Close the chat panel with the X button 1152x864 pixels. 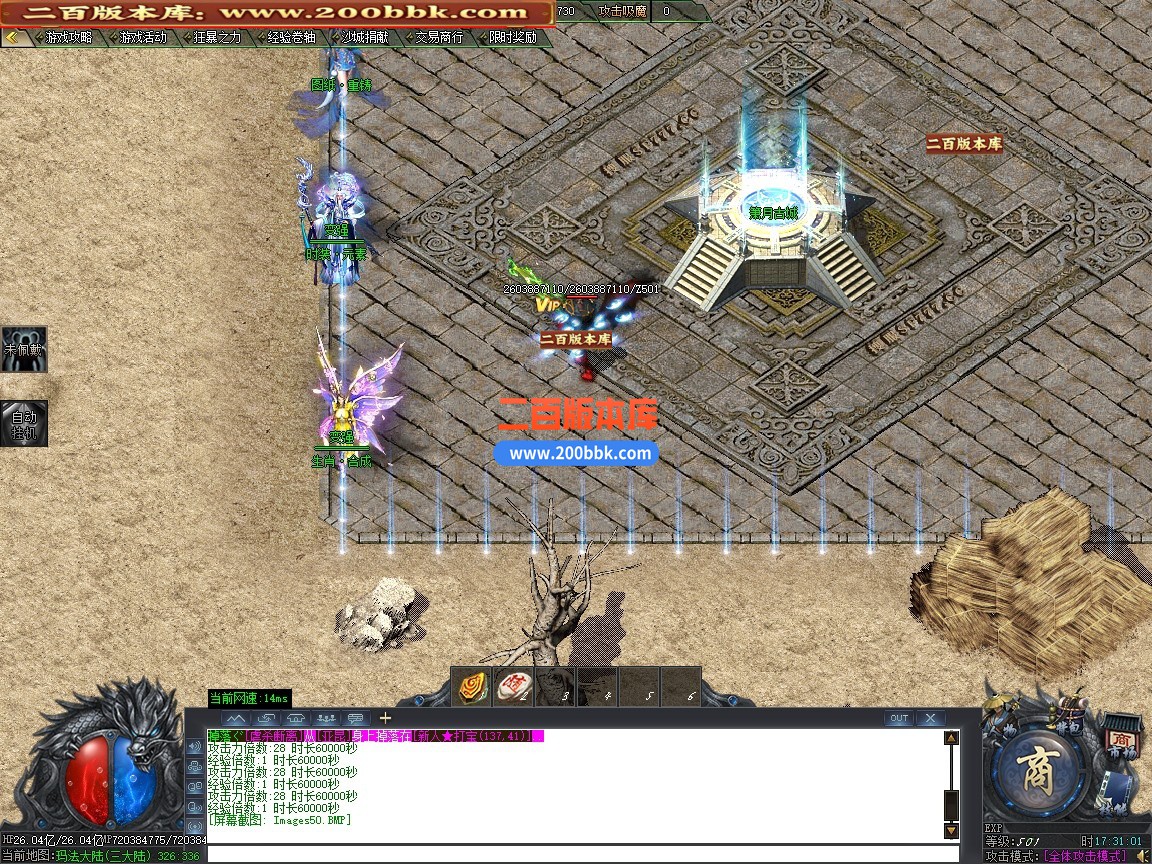tap(930, 718)
